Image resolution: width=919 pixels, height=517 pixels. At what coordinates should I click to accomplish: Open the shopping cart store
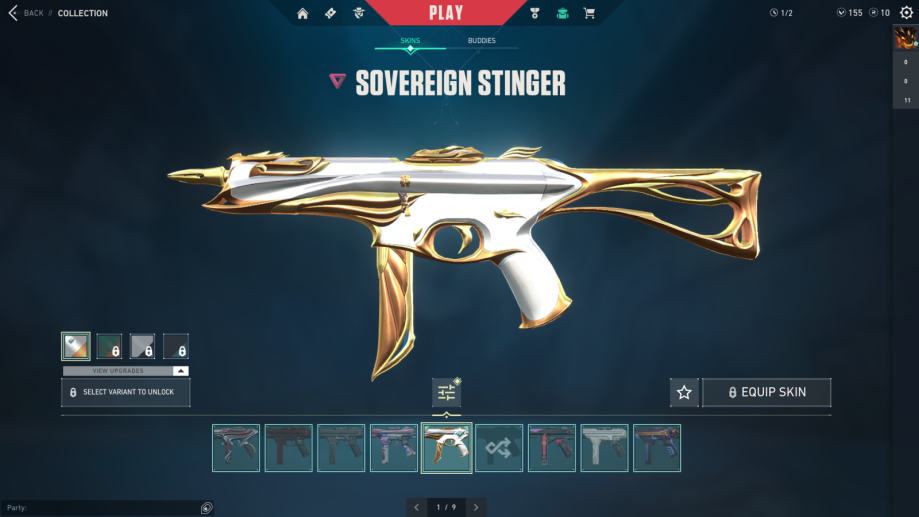[x=589, y=13]
